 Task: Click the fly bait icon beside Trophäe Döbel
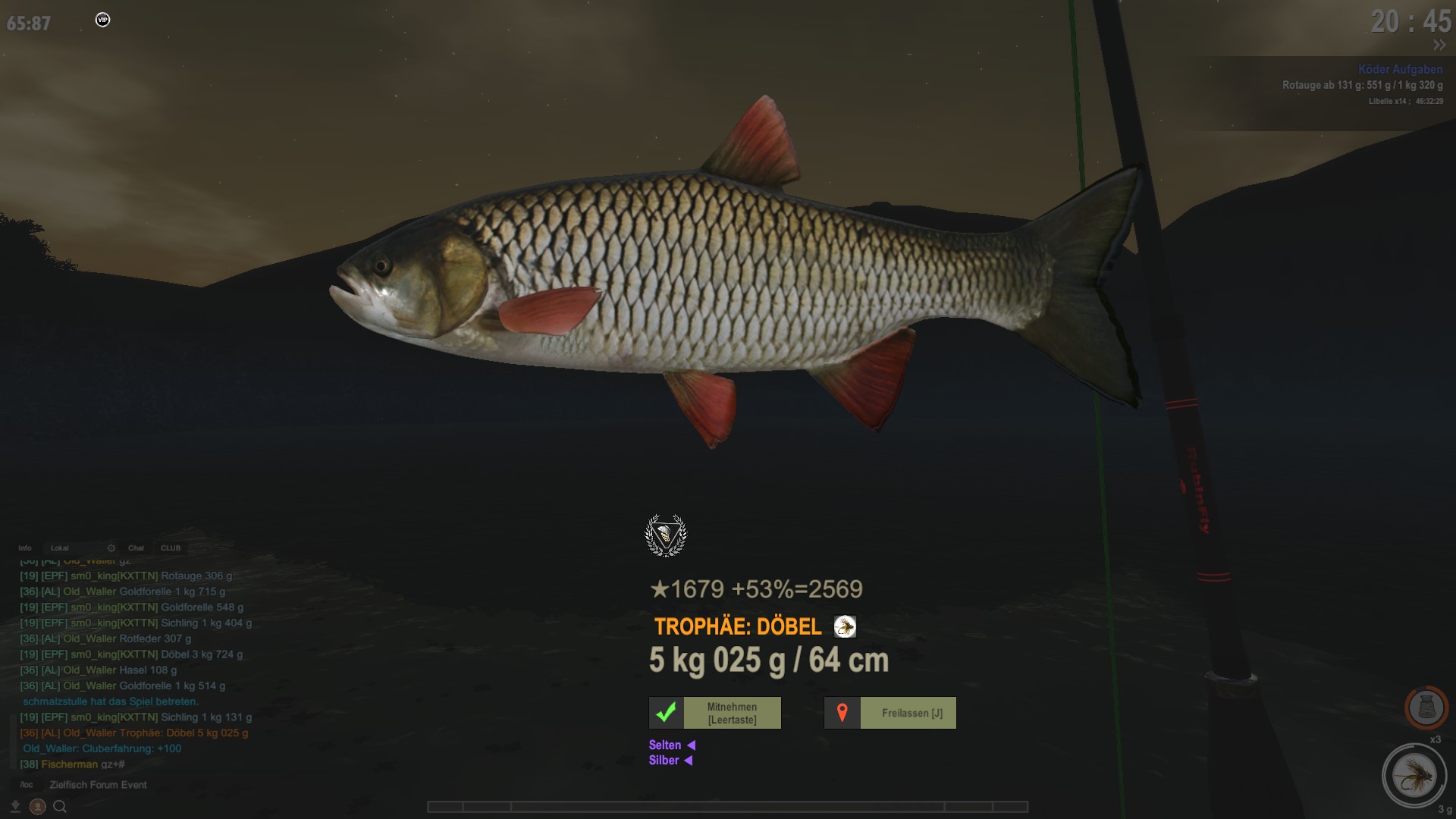tap(845, 626)
